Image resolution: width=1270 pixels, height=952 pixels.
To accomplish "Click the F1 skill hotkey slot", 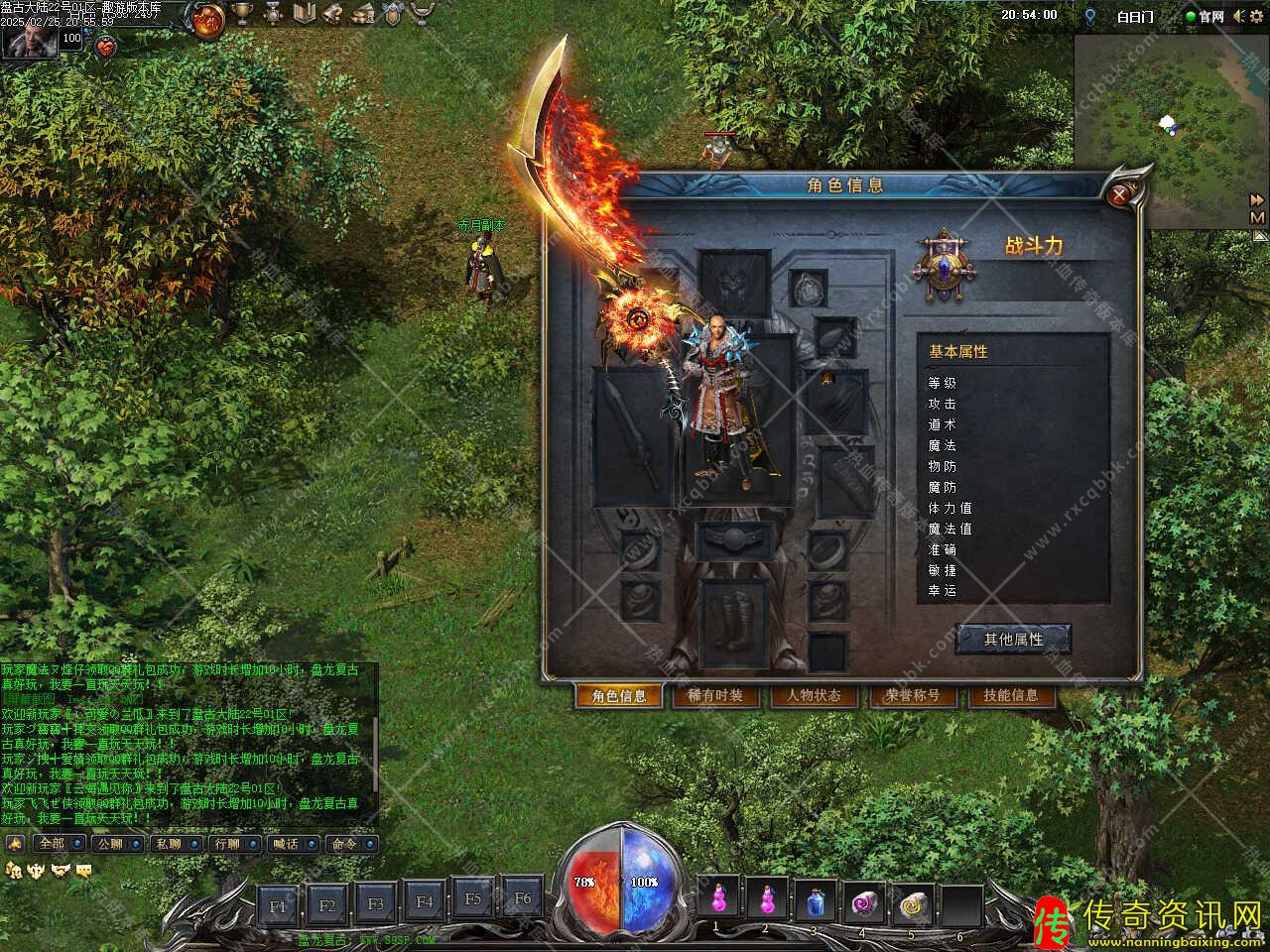I will pos(278,904).
